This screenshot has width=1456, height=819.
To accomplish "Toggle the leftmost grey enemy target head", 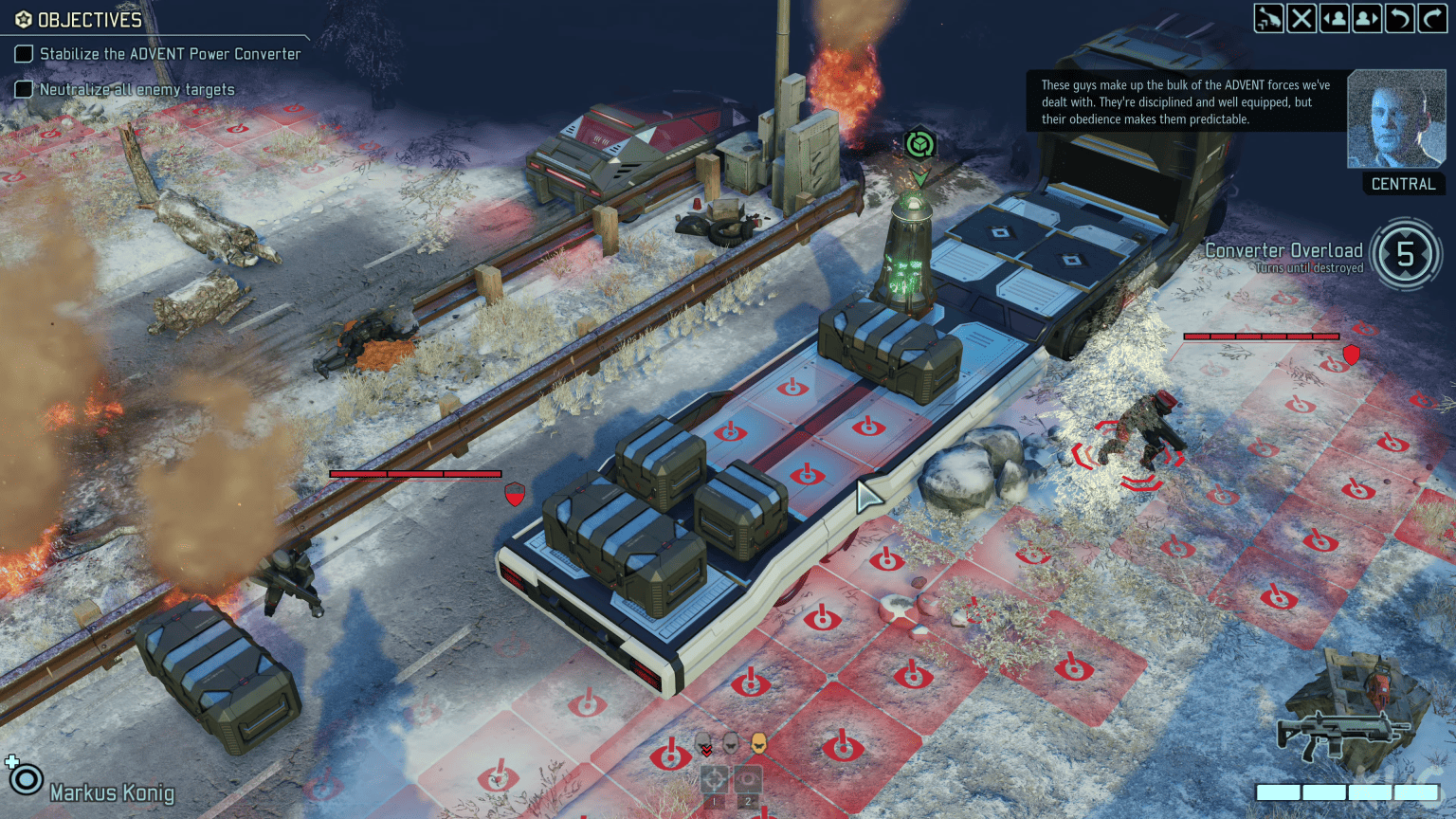I will coord(704,744).
